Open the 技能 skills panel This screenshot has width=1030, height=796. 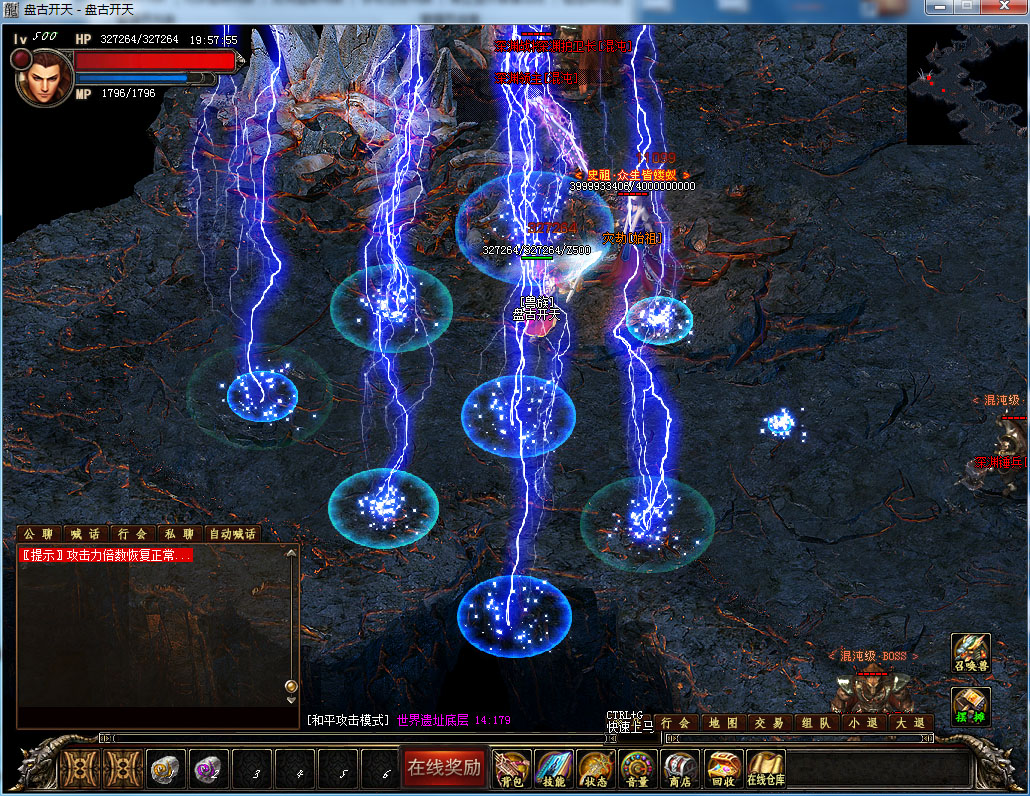(553, 768)
